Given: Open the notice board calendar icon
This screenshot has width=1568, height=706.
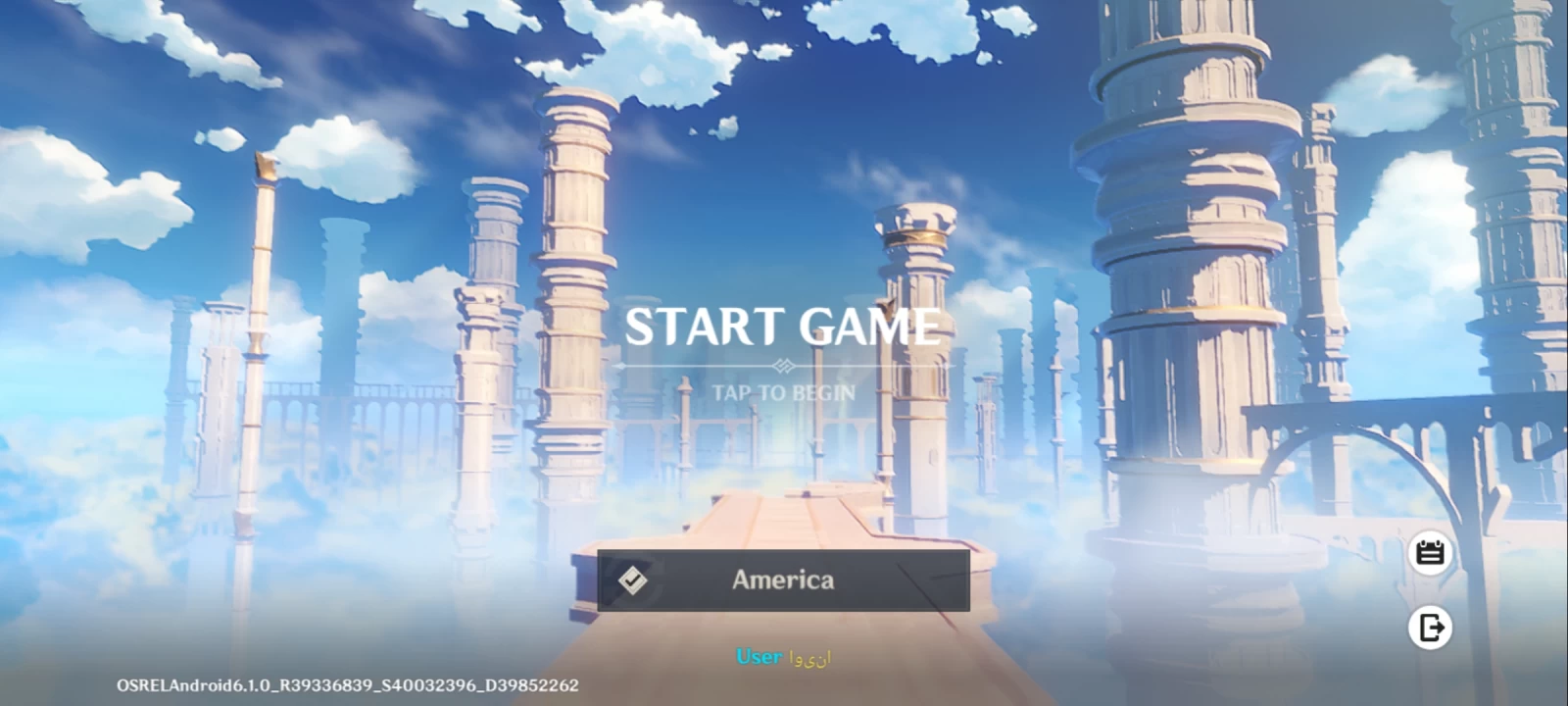Looking at the screenshot, I should point(1430,553).
